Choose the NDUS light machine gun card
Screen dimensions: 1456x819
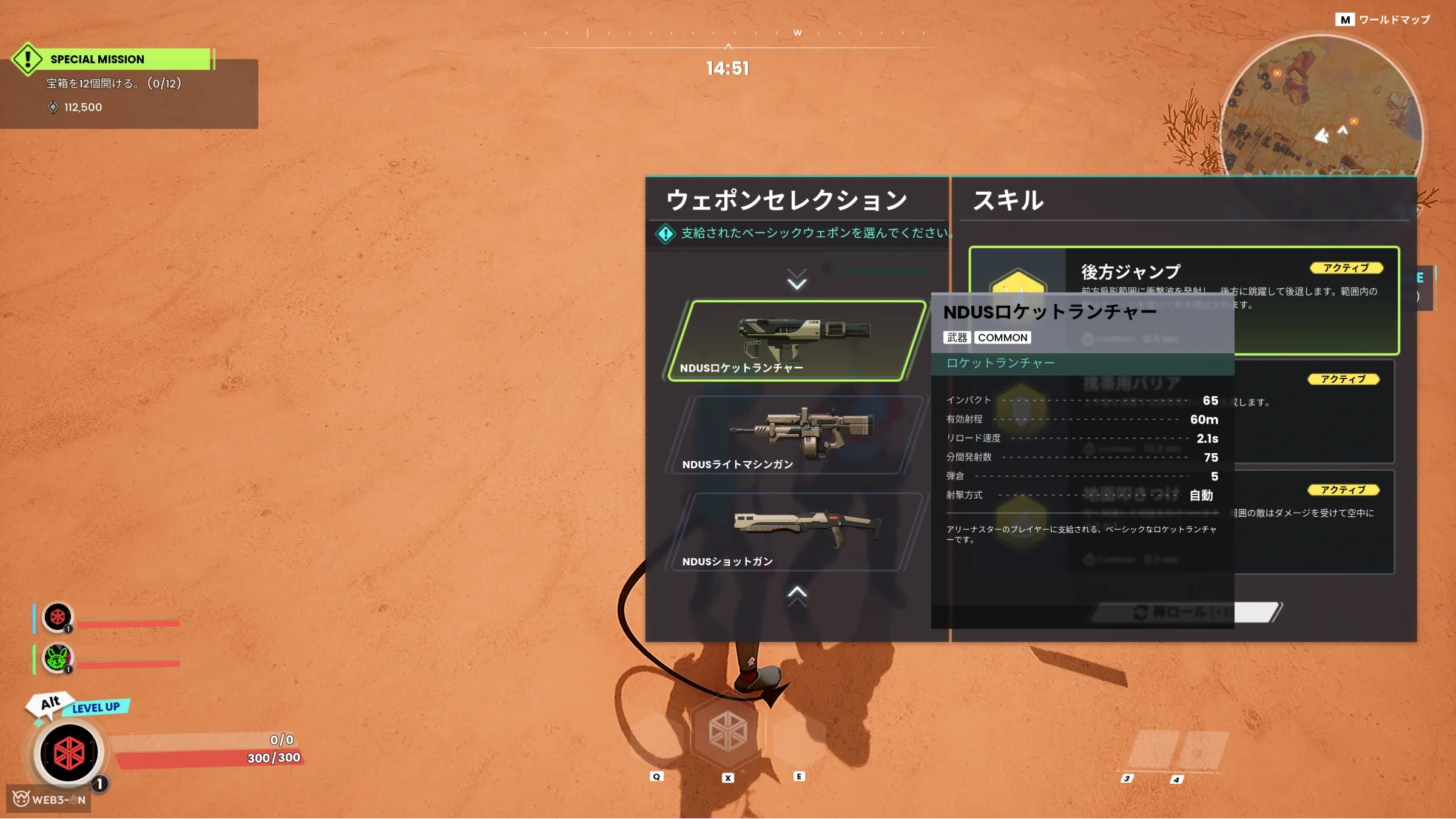tap(796, 435)
